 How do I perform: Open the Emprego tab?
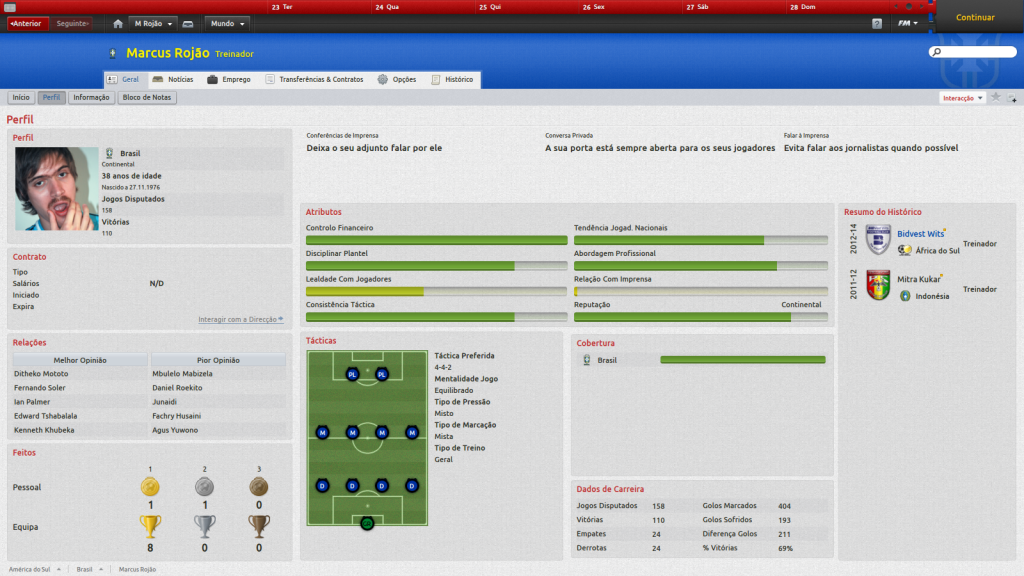(x=228, y=79)
